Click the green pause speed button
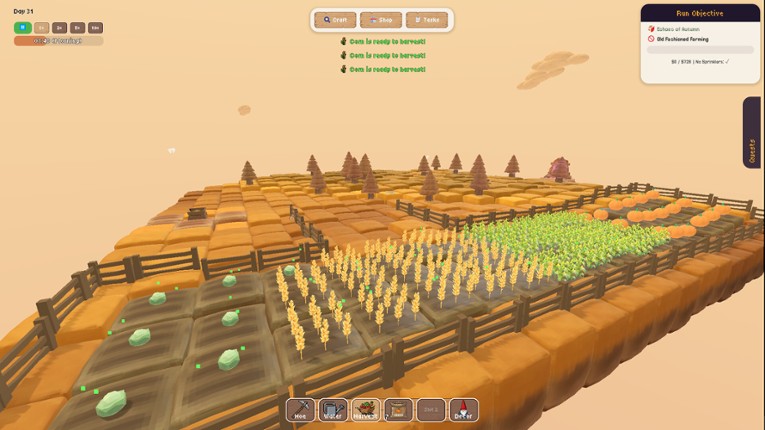Screen dimensions: 765x430 pyautogui.click(x=21, y=28)
